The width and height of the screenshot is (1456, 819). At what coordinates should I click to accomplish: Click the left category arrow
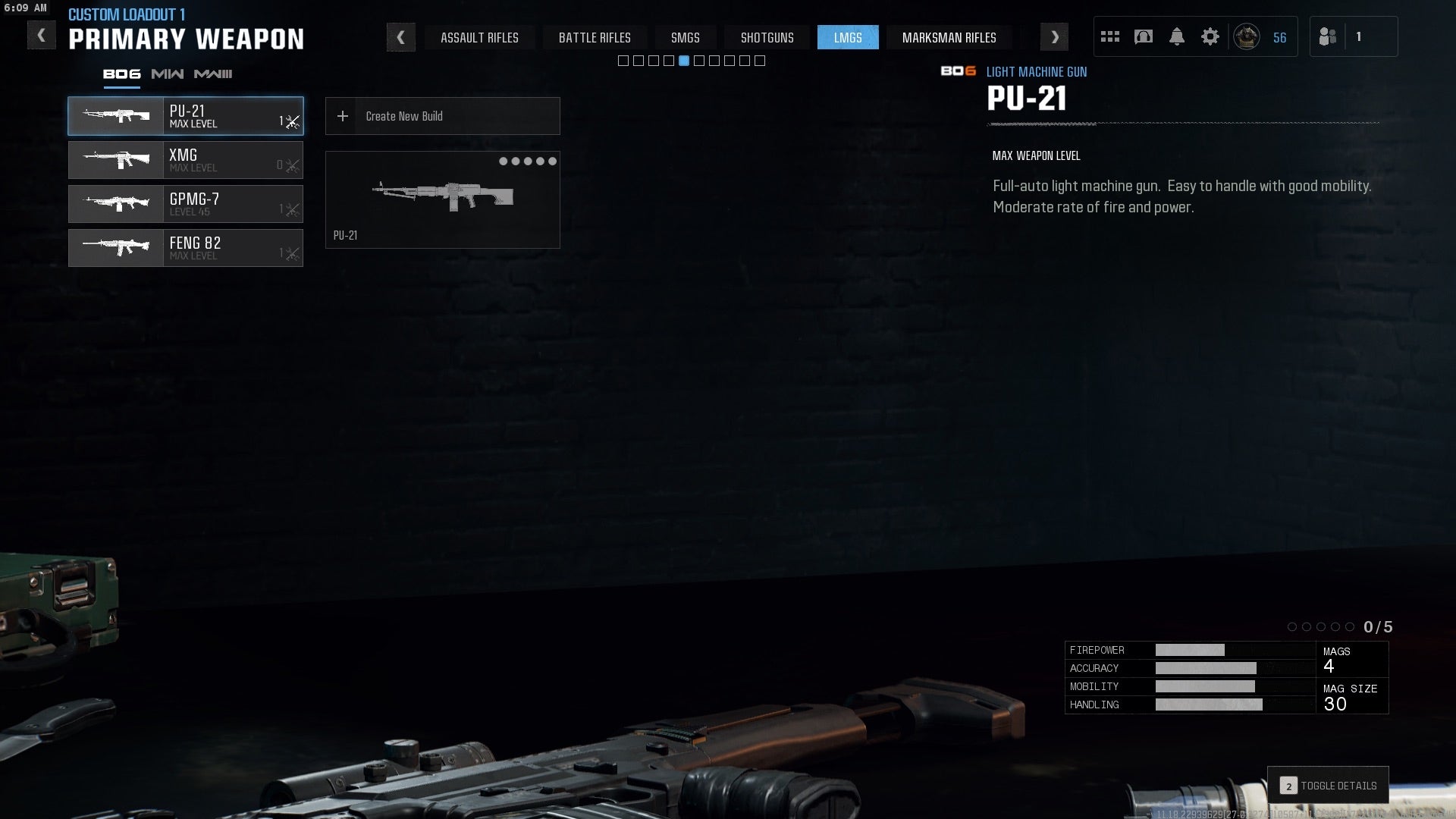tap(400, 37)
